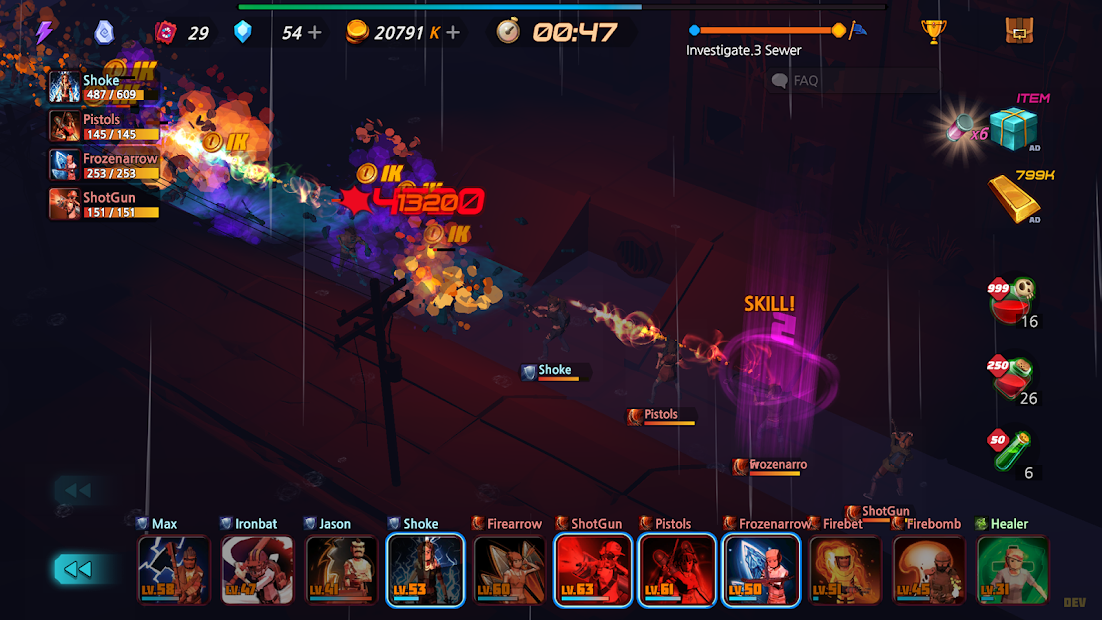Select the Ironbat hero card

[258, 570]
